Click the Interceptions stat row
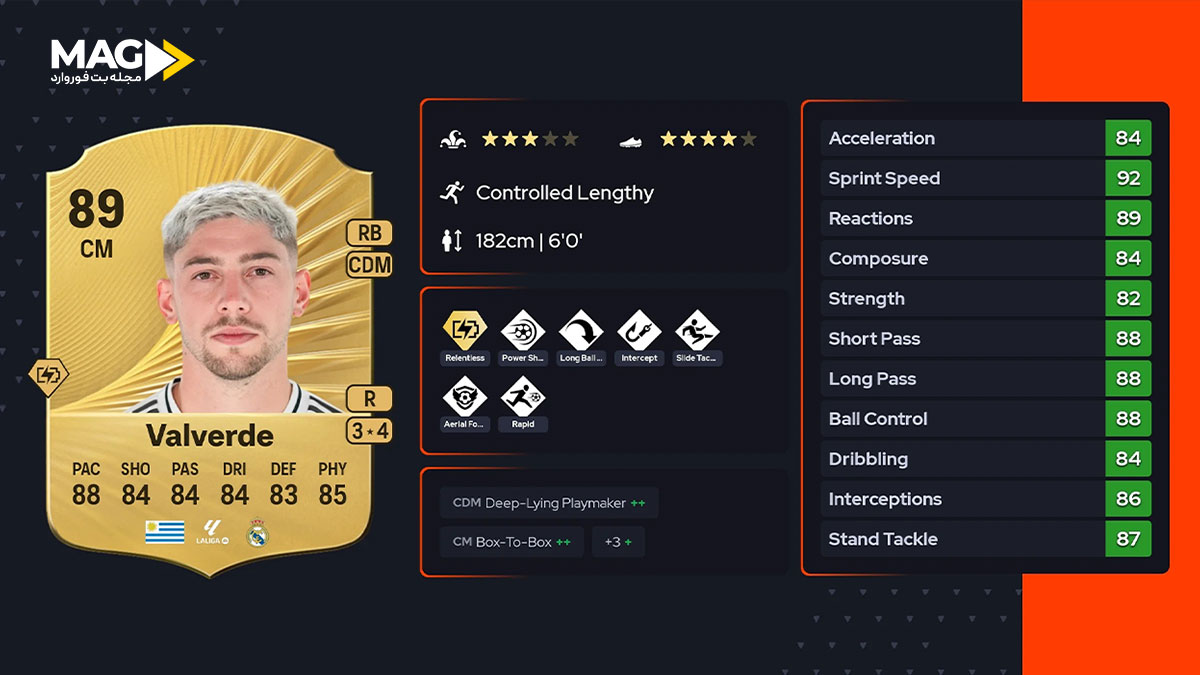 985,499
